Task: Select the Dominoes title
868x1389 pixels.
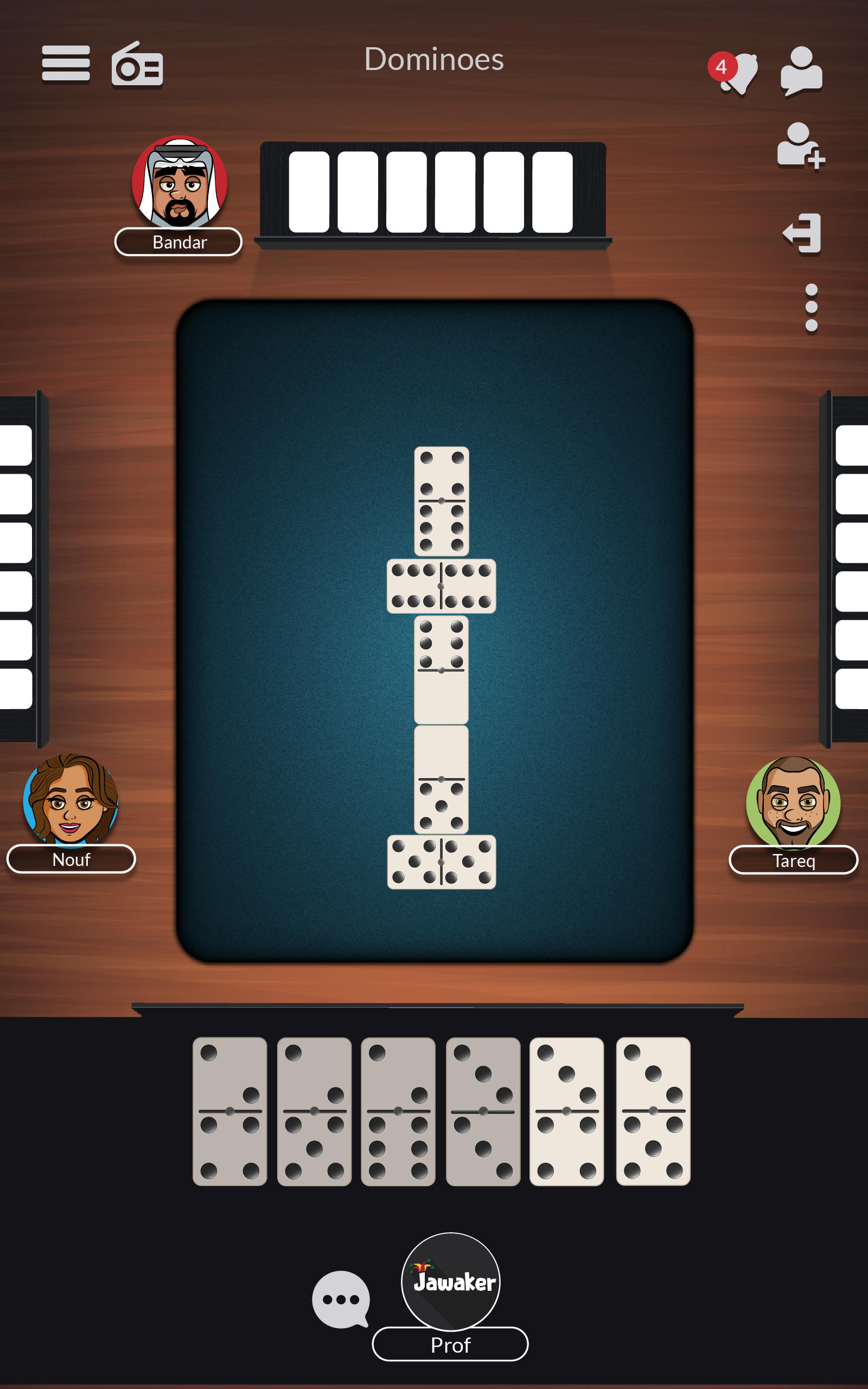Action: point(433,60)
